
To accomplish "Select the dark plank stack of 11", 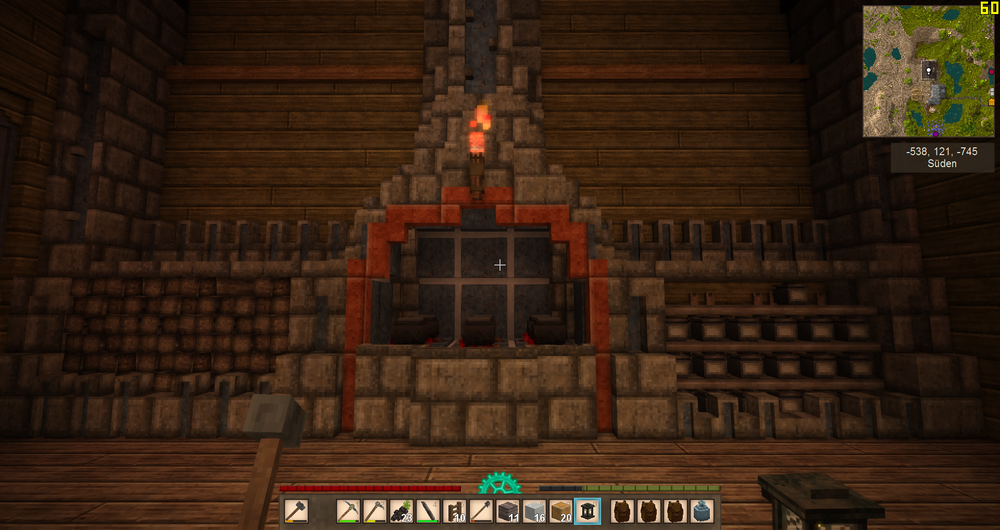I will (x=508, y=511).
